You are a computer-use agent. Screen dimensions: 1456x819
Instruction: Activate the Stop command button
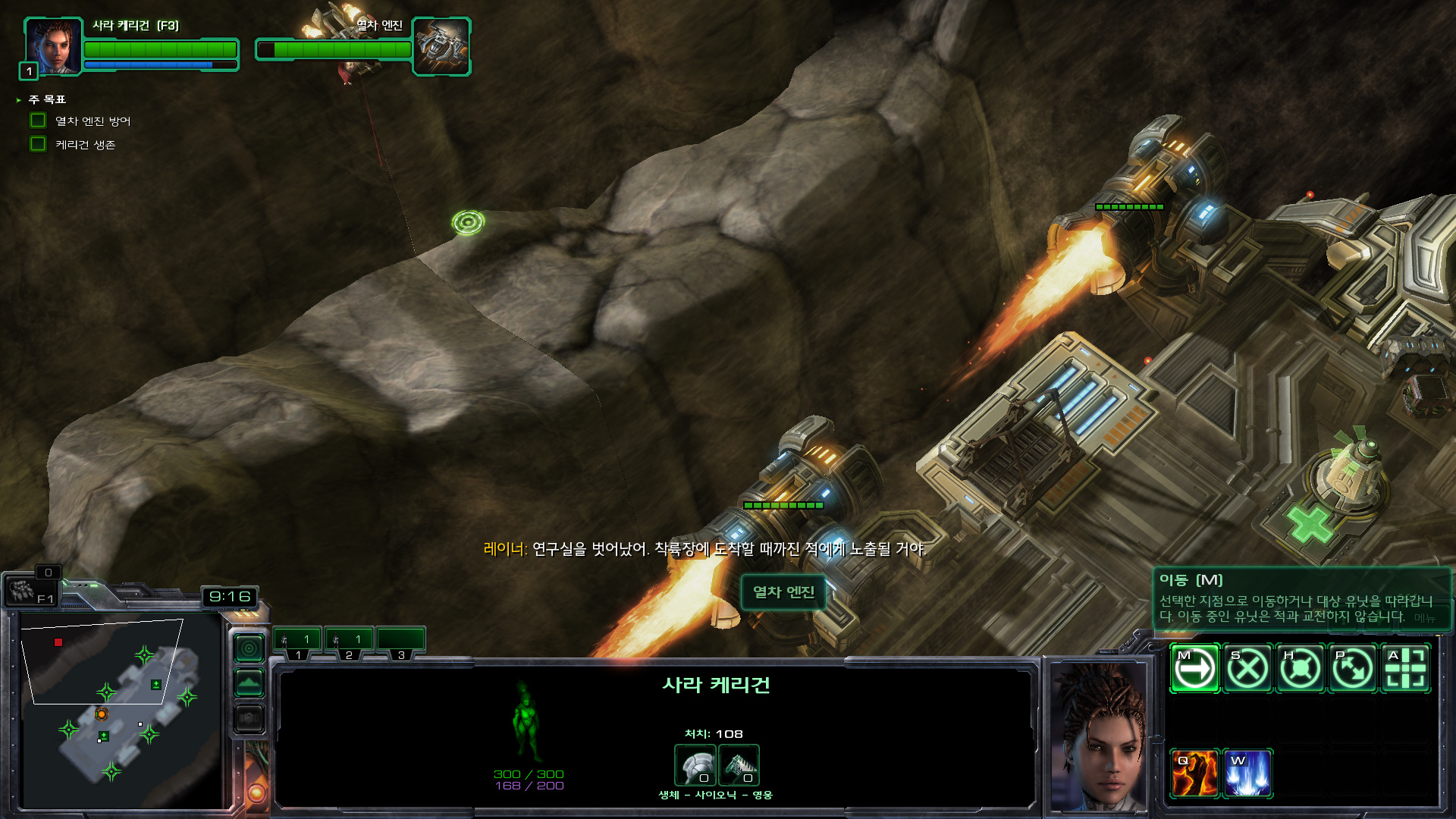click(1247, 669)
